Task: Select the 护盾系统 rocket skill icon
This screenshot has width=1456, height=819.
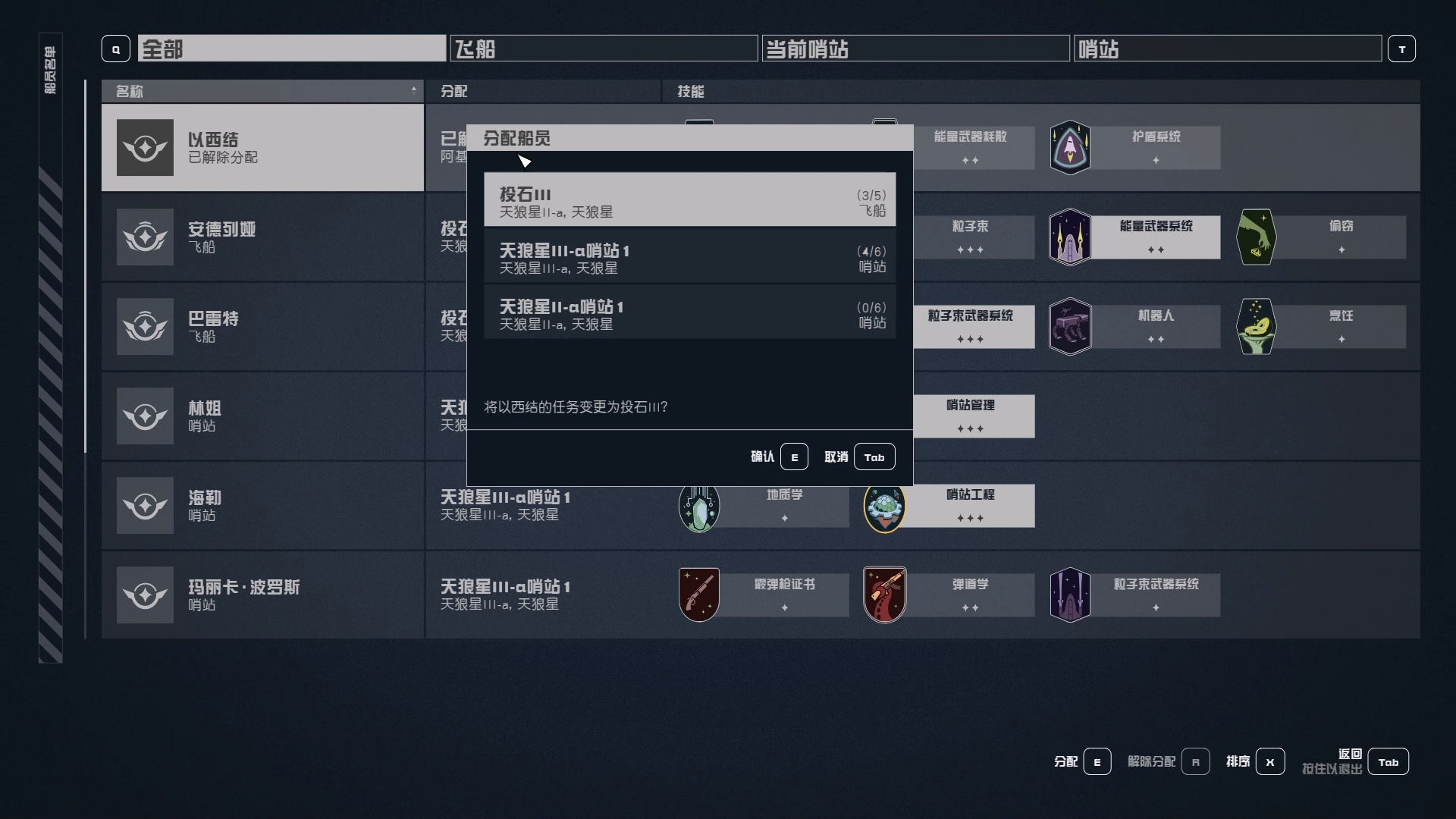Action: (x=1070, y=147)
